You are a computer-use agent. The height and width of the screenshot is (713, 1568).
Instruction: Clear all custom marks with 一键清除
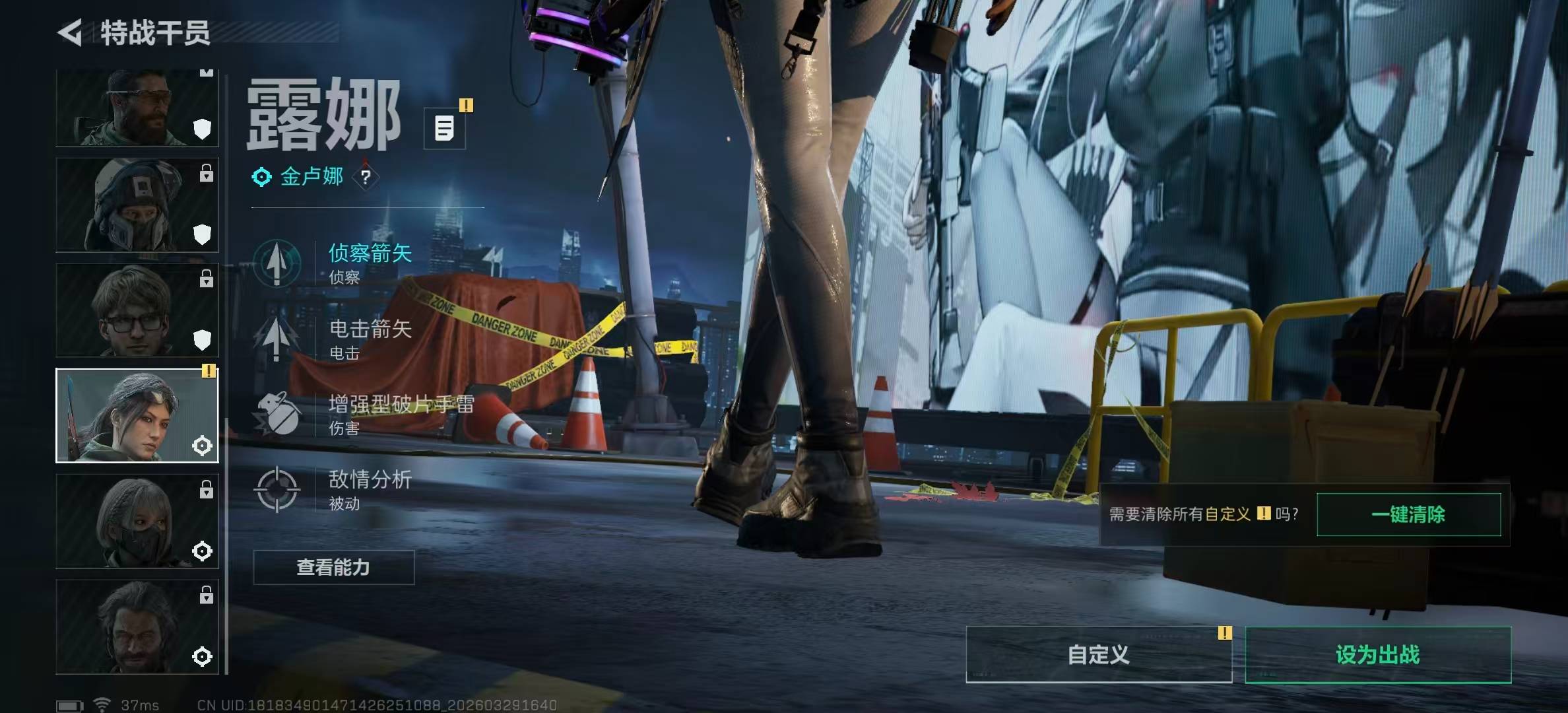pos(1408,514)
